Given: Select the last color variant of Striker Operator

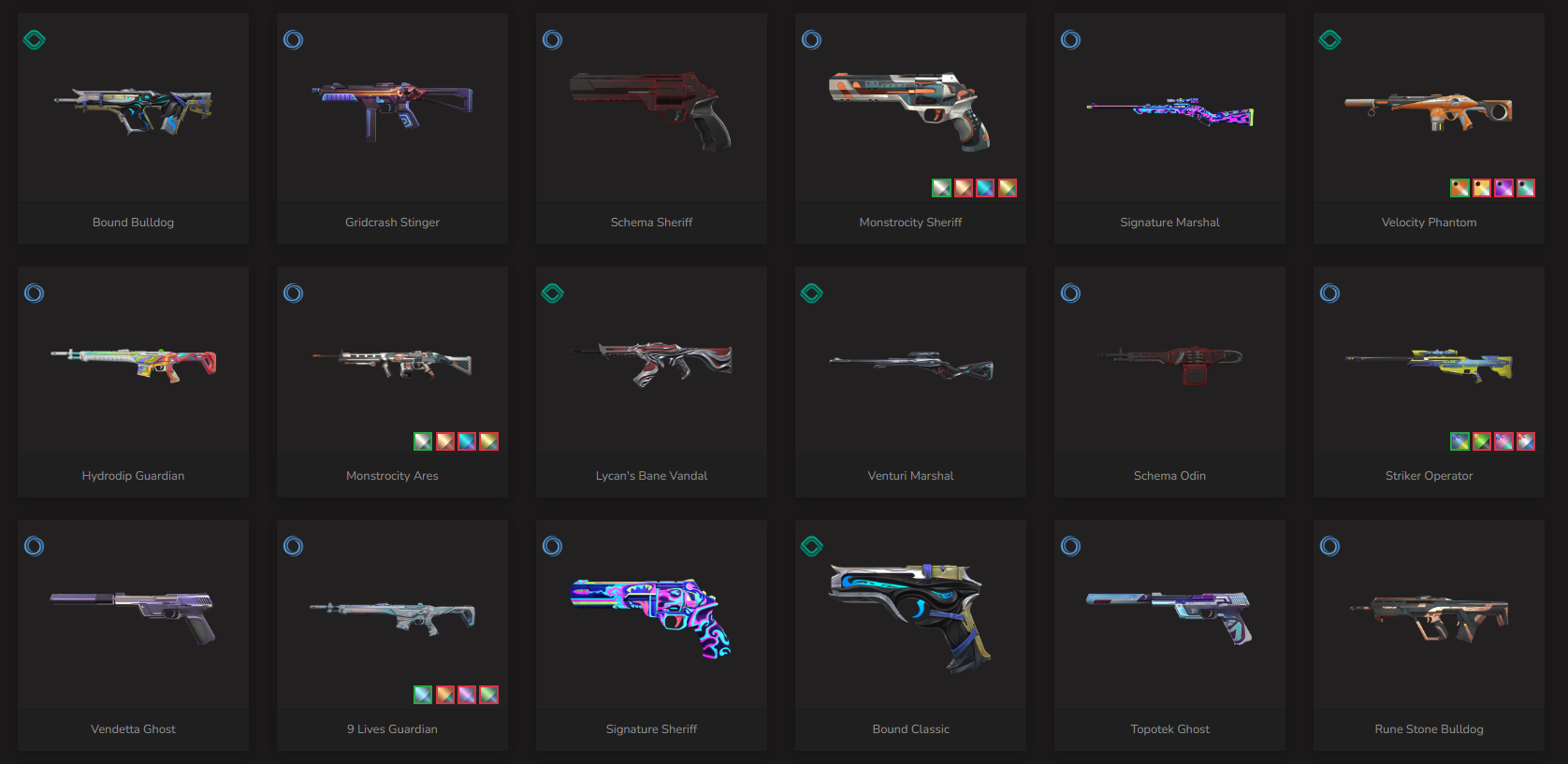Looking at the screenshot, I should tap(1526, 441).
